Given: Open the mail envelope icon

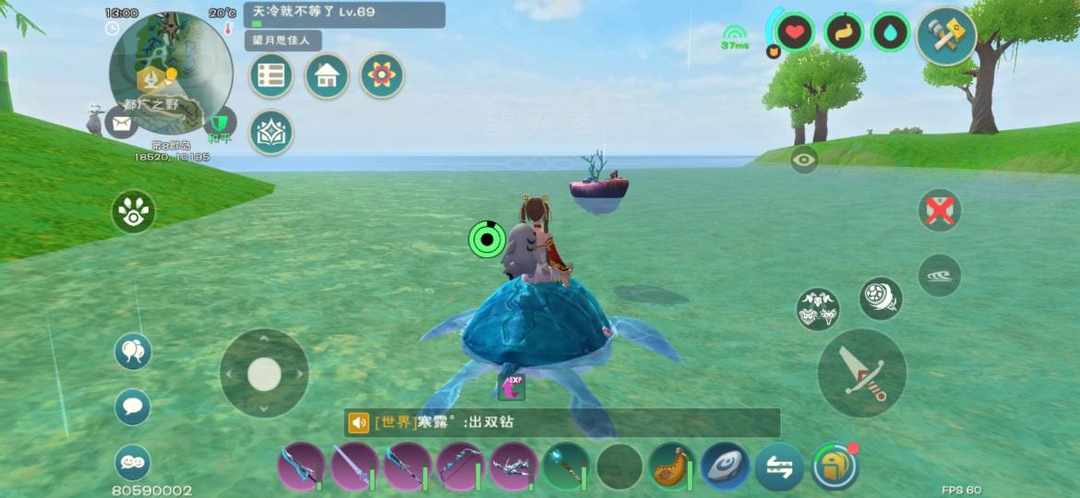Looking at the screenshot, I should point(122,123).
